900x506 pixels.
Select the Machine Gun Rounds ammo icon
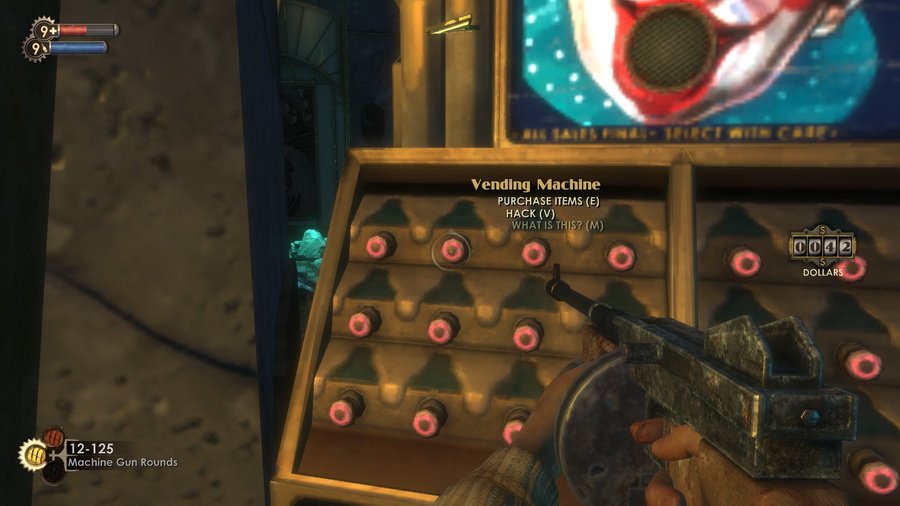point(34,455)
